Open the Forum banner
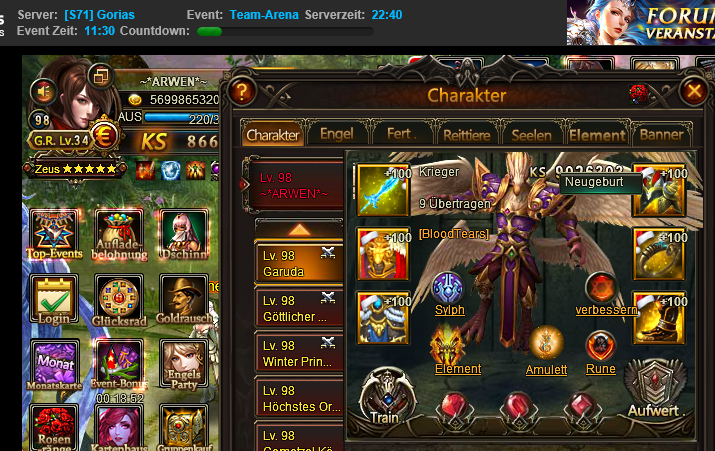The width and height of the screenshot is (715, 451). click(x=641, y=22)
